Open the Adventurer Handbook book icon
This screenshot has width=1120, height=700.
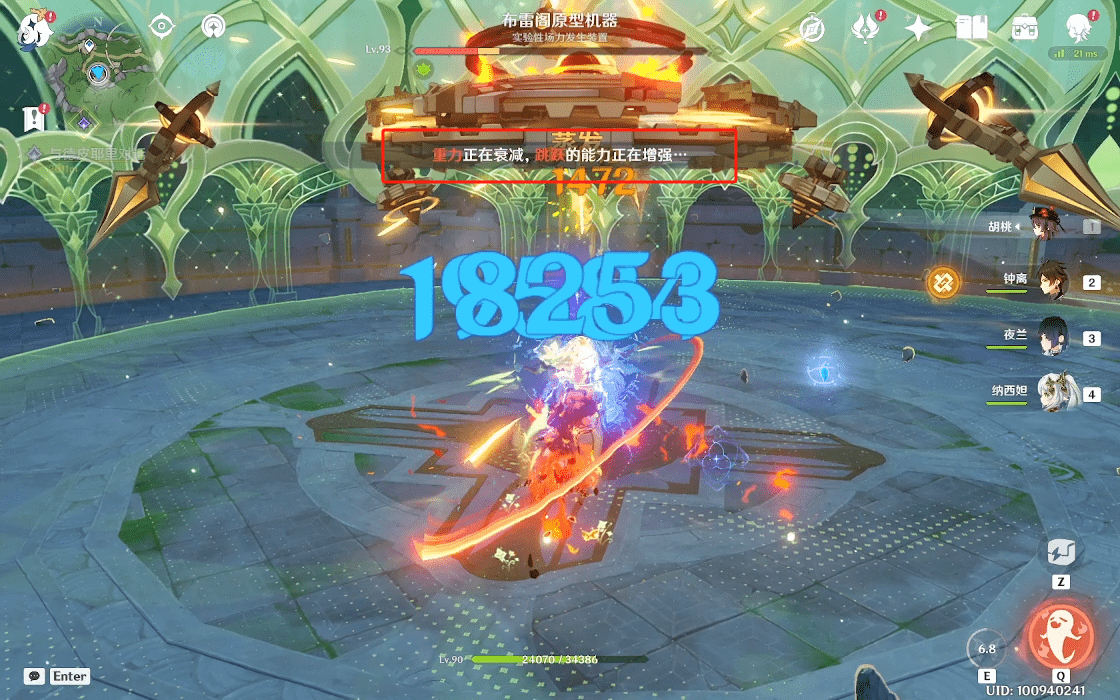pos(971,28)
